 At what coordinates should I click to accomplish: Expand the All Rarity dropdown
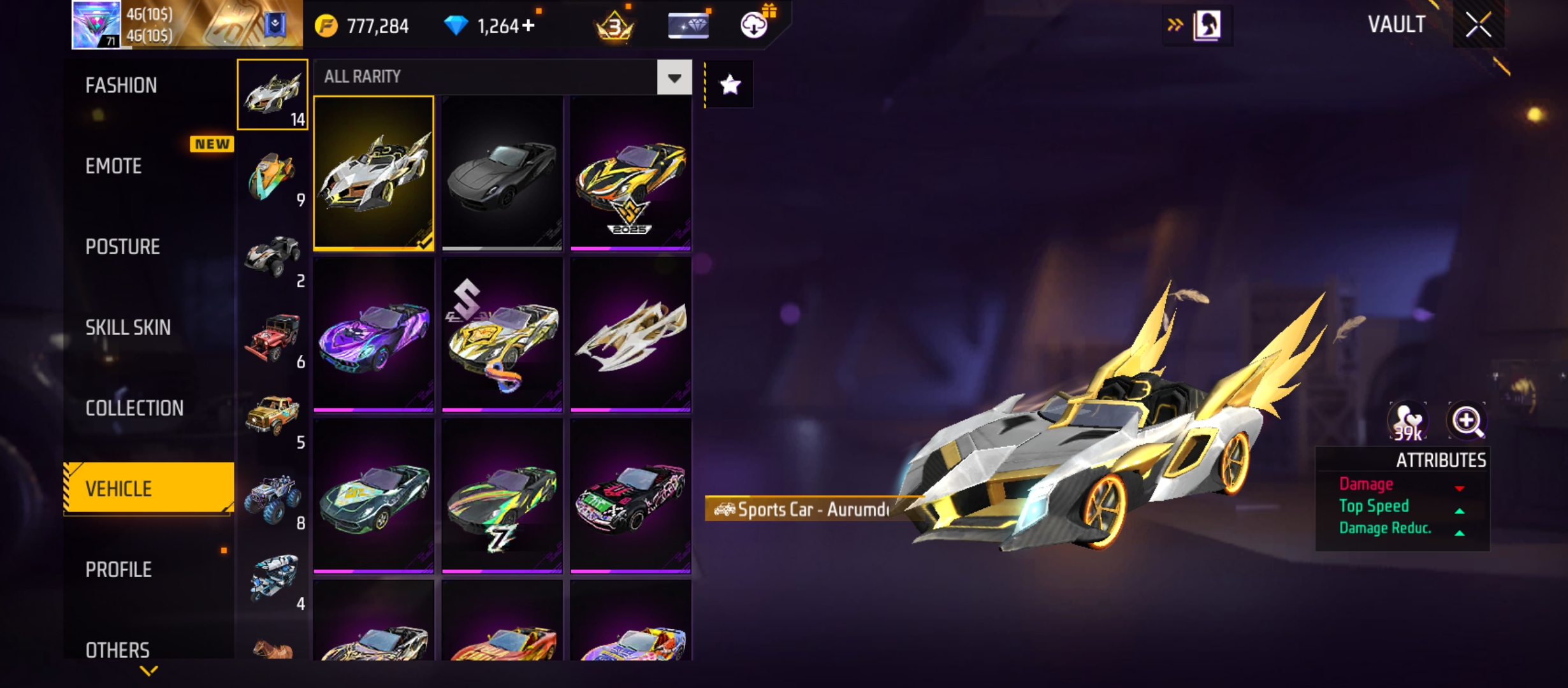tap(674, 78)
